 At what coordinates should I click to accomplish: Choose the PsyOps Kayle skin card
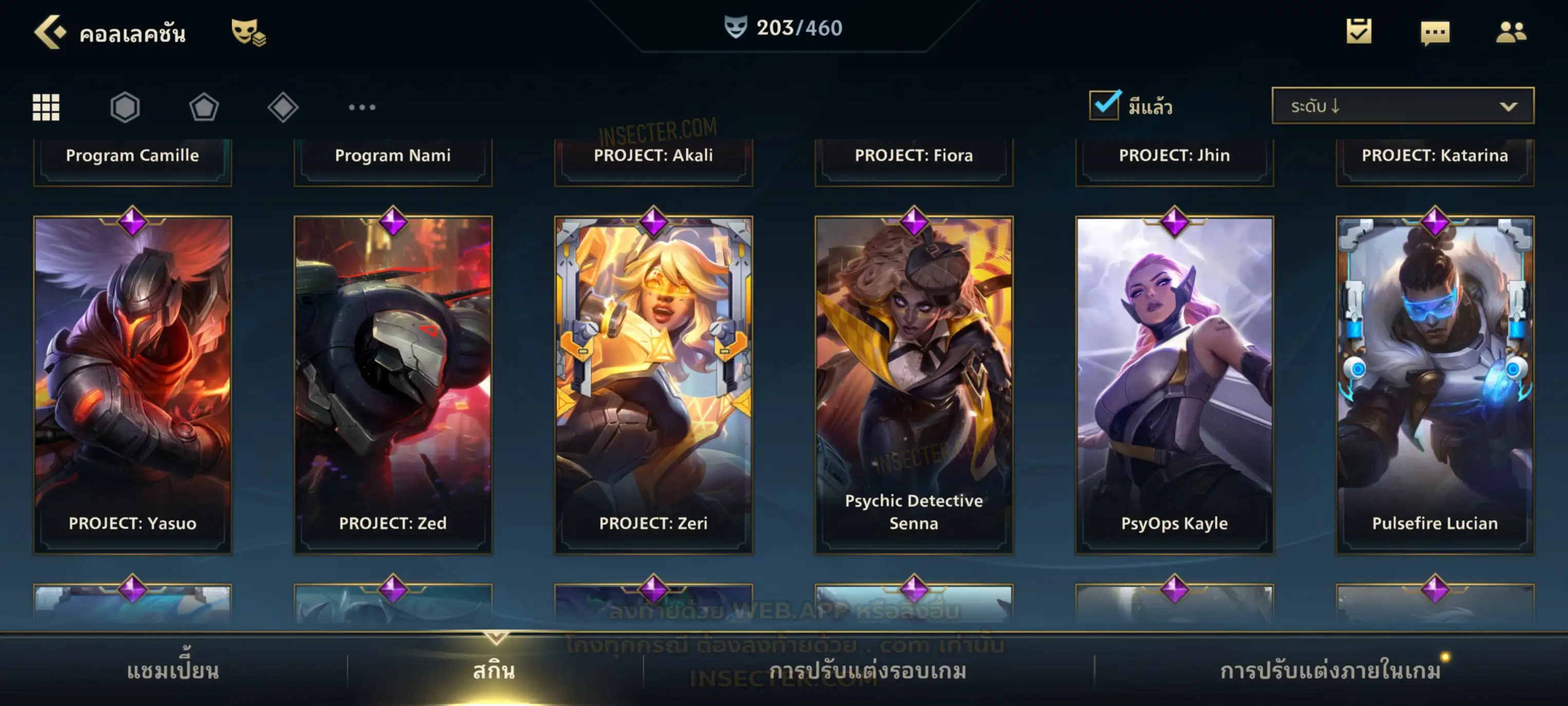pos(1174,384)
